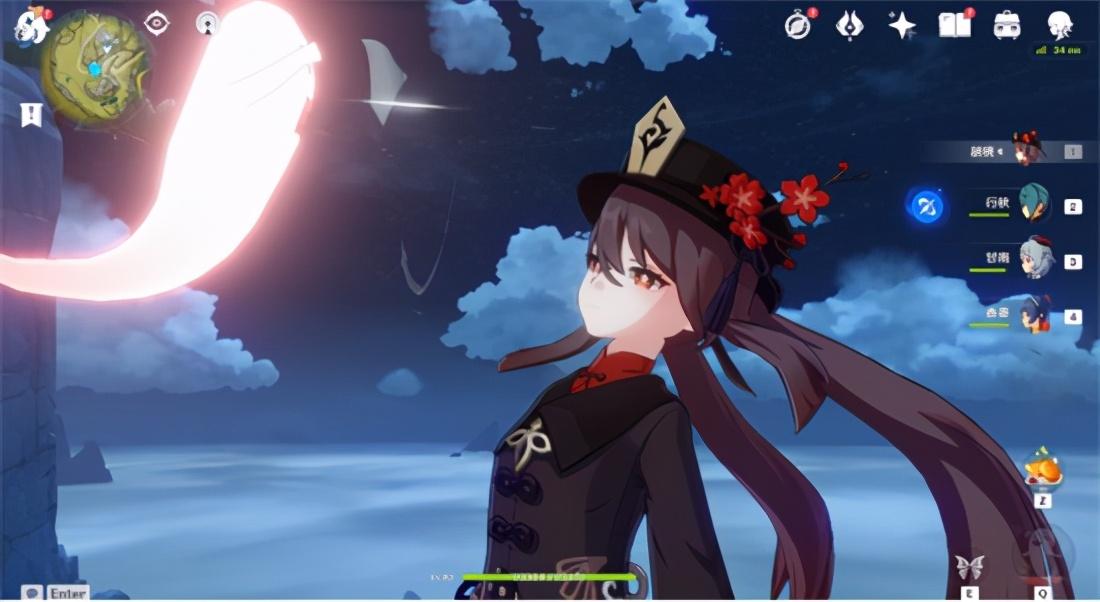Switch to Xiangling in party slot 4
This screenshot has height=602, width=1100.
coord(1034,315)
